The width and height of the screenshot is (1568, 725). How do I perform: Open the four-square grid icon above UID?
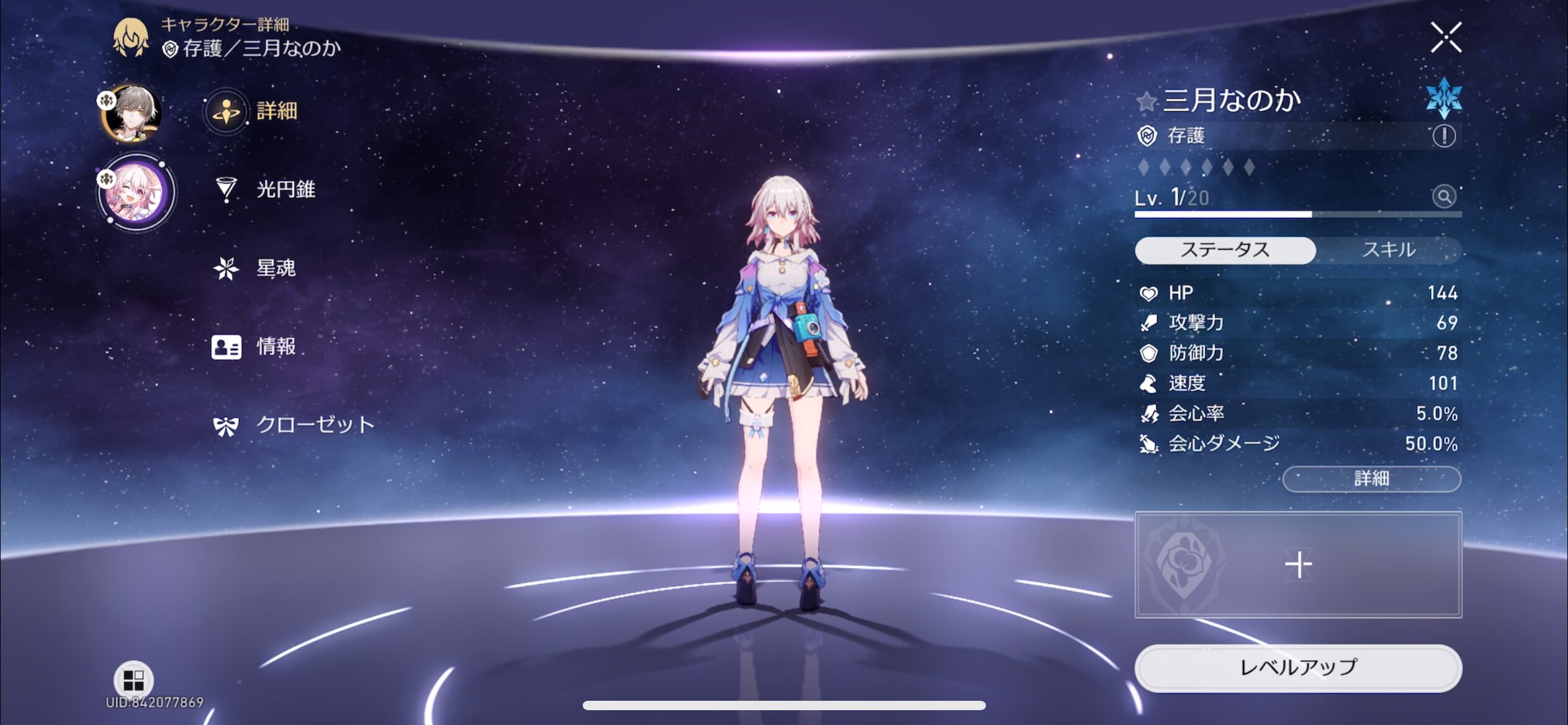click(133, 680)
